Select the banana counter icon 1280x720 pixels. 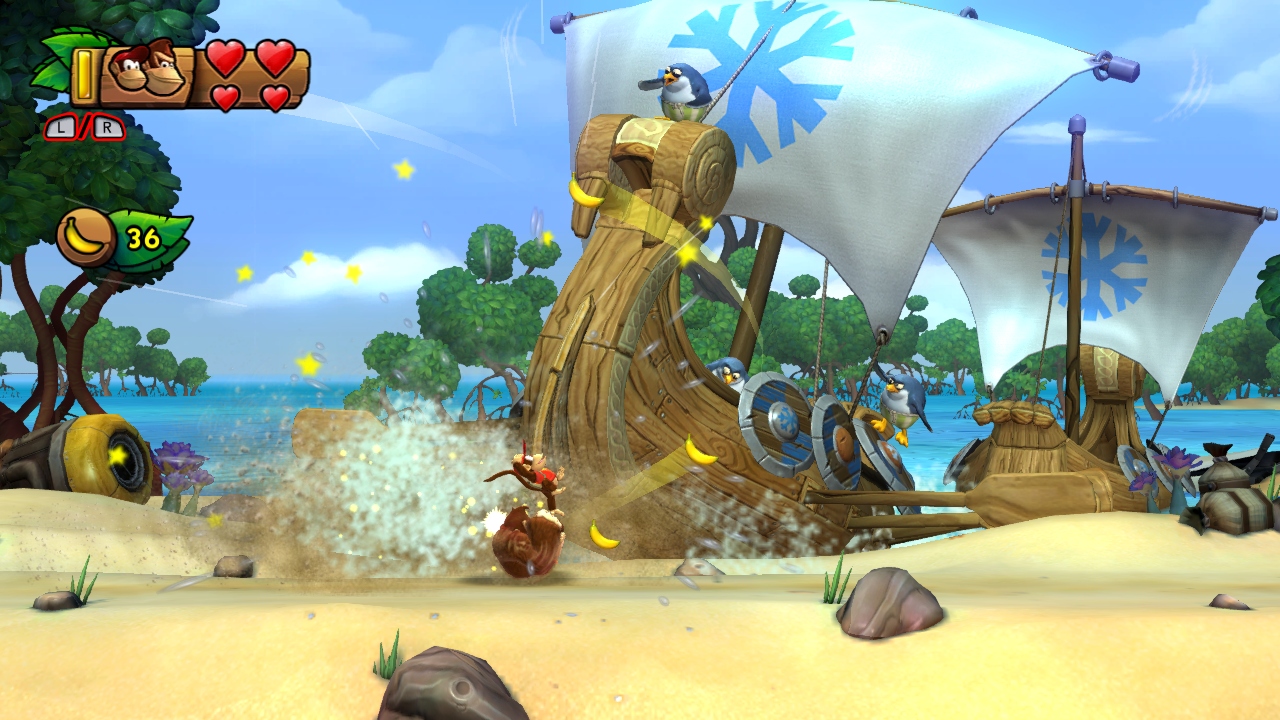pyautogui.click(x=86, y=237)
